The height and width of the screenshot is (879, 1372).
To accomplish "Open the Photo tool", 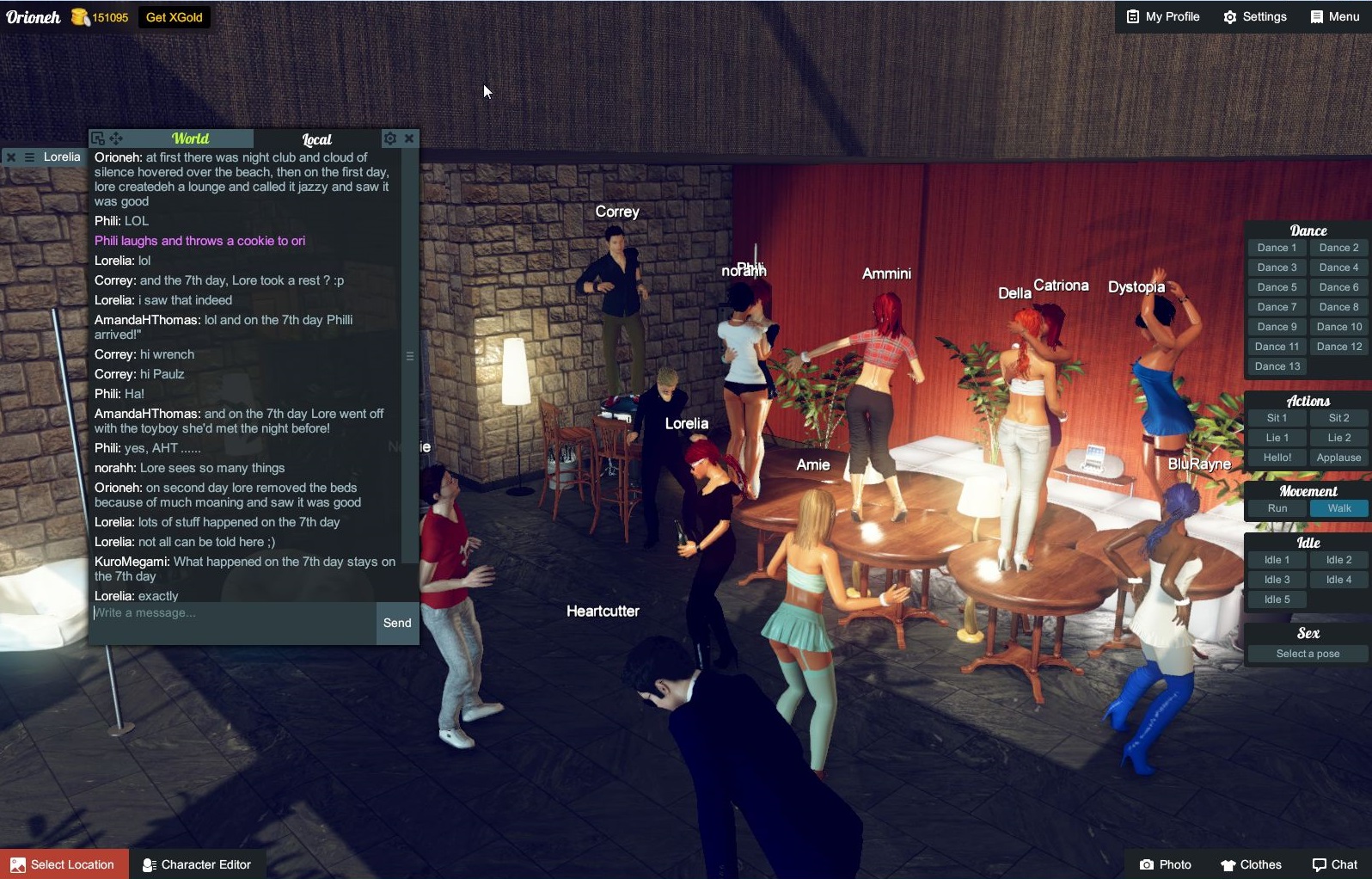I will point(1165,865).
